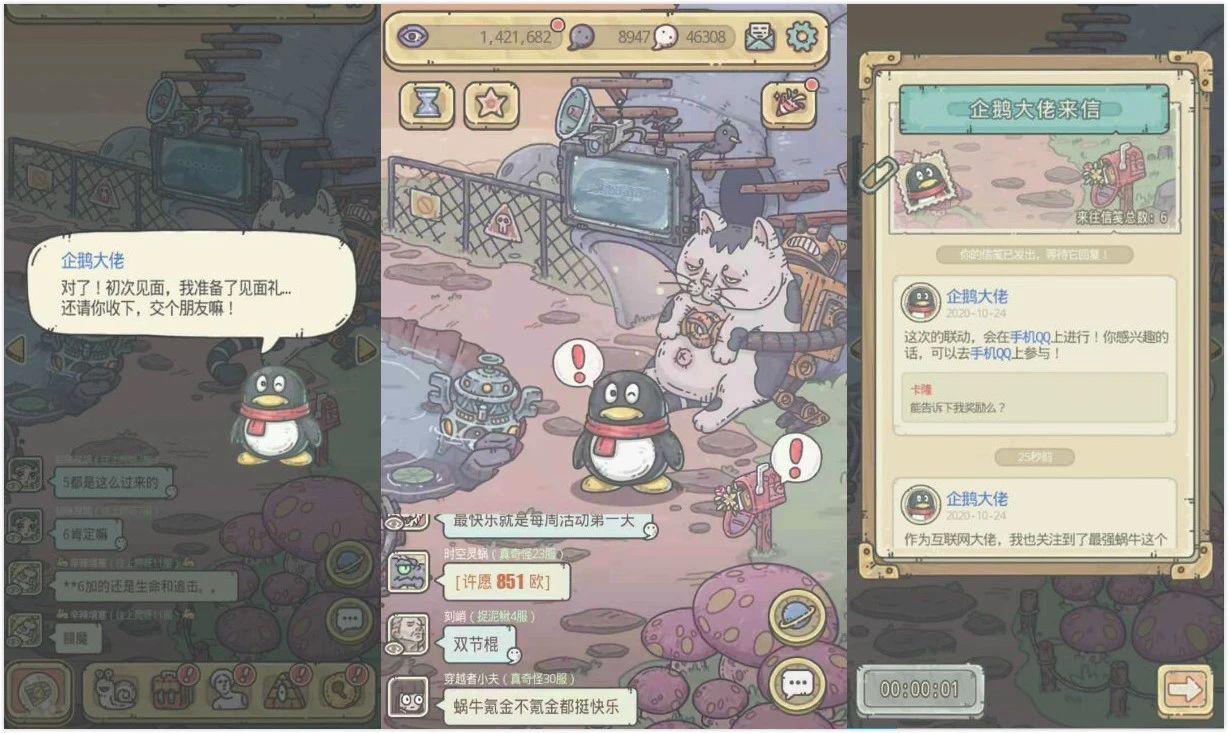Screen dimensions: 1229x733
Task: Open the envelope mail icon
Action: coord(760,37)
